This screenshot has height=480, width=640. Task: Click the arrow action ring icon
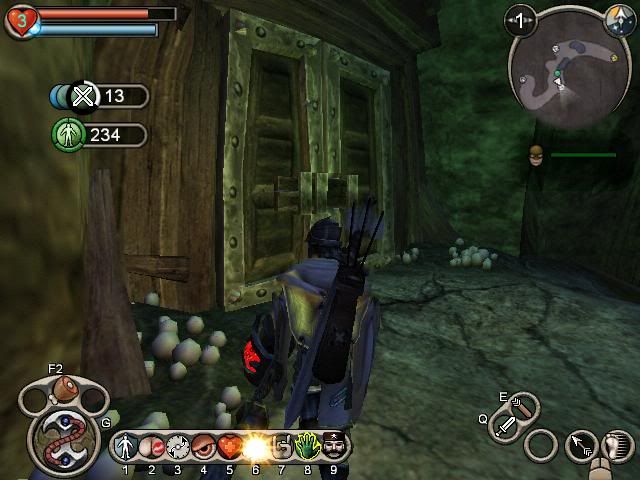pos(581,445)
